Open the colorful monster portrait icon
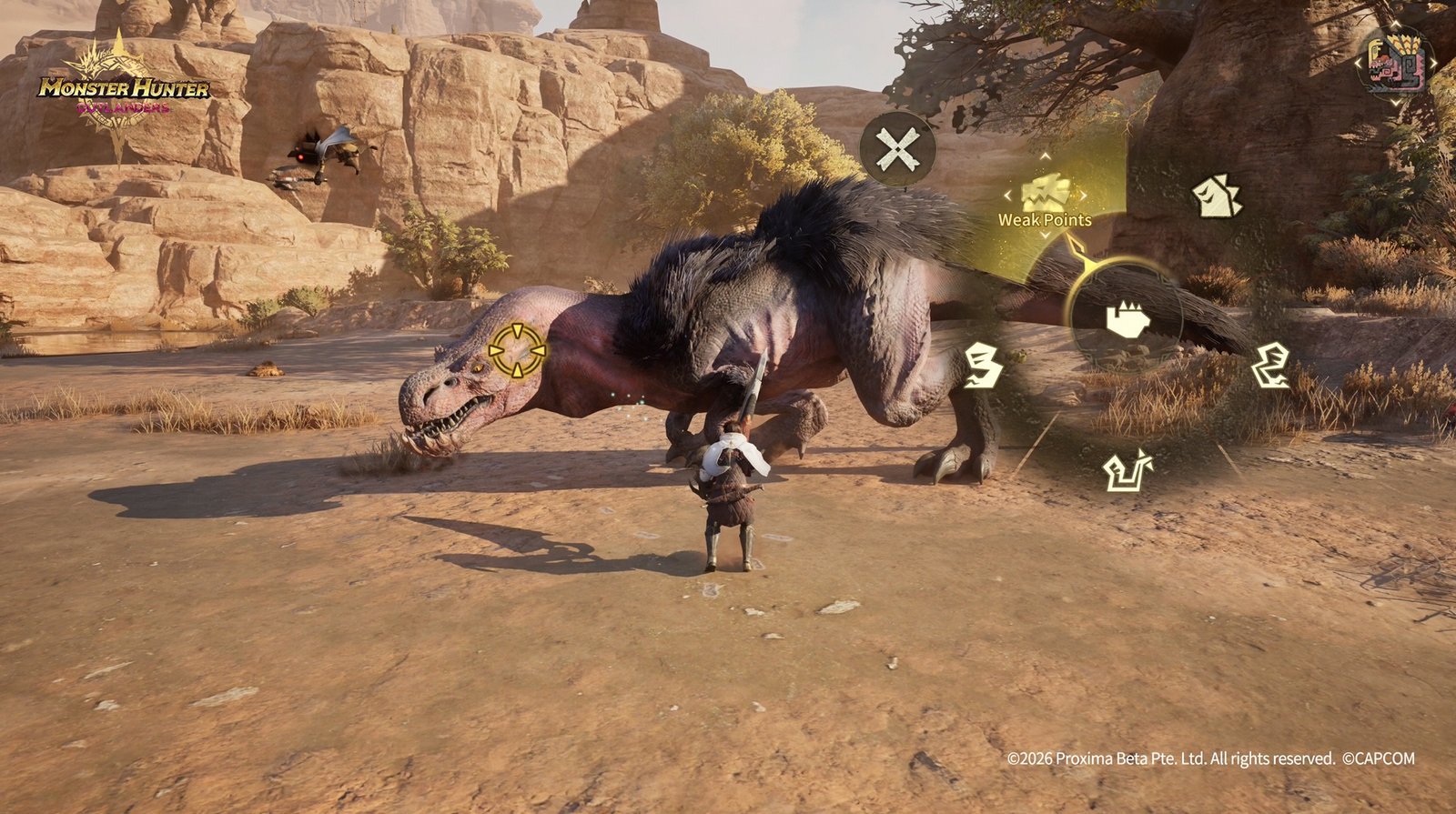1456x814 pixels. [x=1394, y=62]
